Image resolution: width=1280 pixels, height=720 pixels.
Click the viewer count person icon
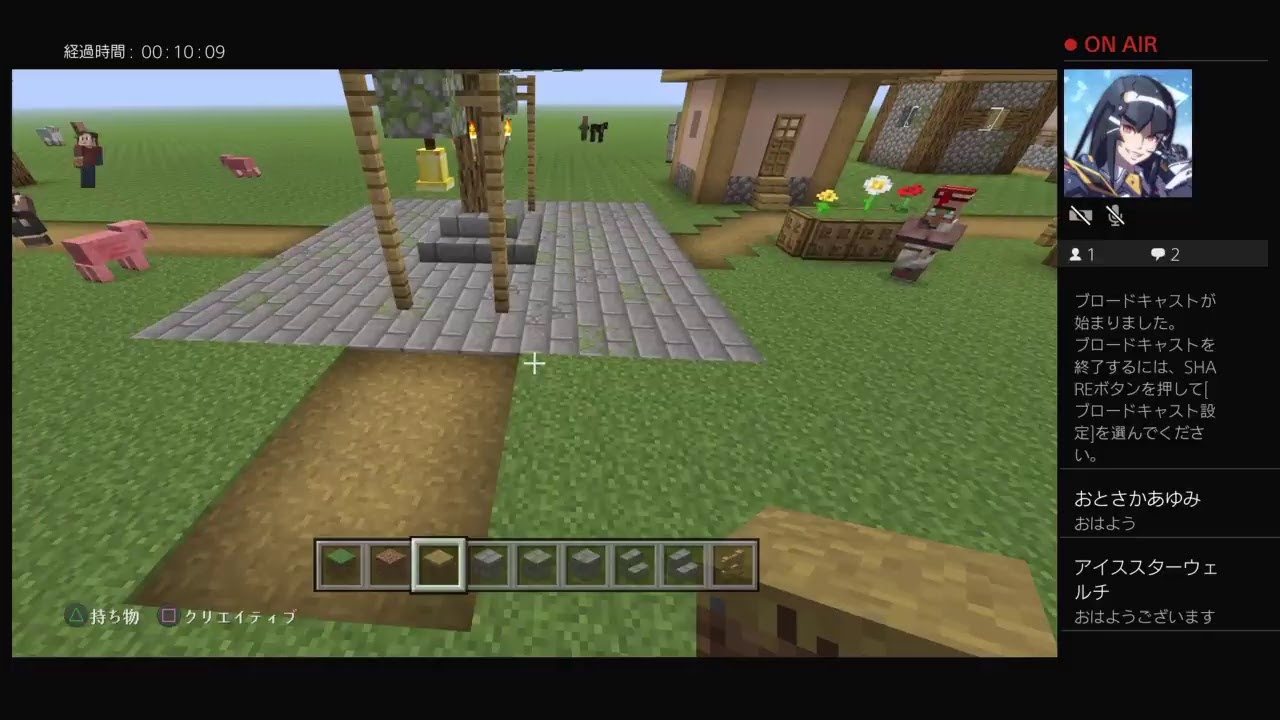click(x=1074, y=254)
